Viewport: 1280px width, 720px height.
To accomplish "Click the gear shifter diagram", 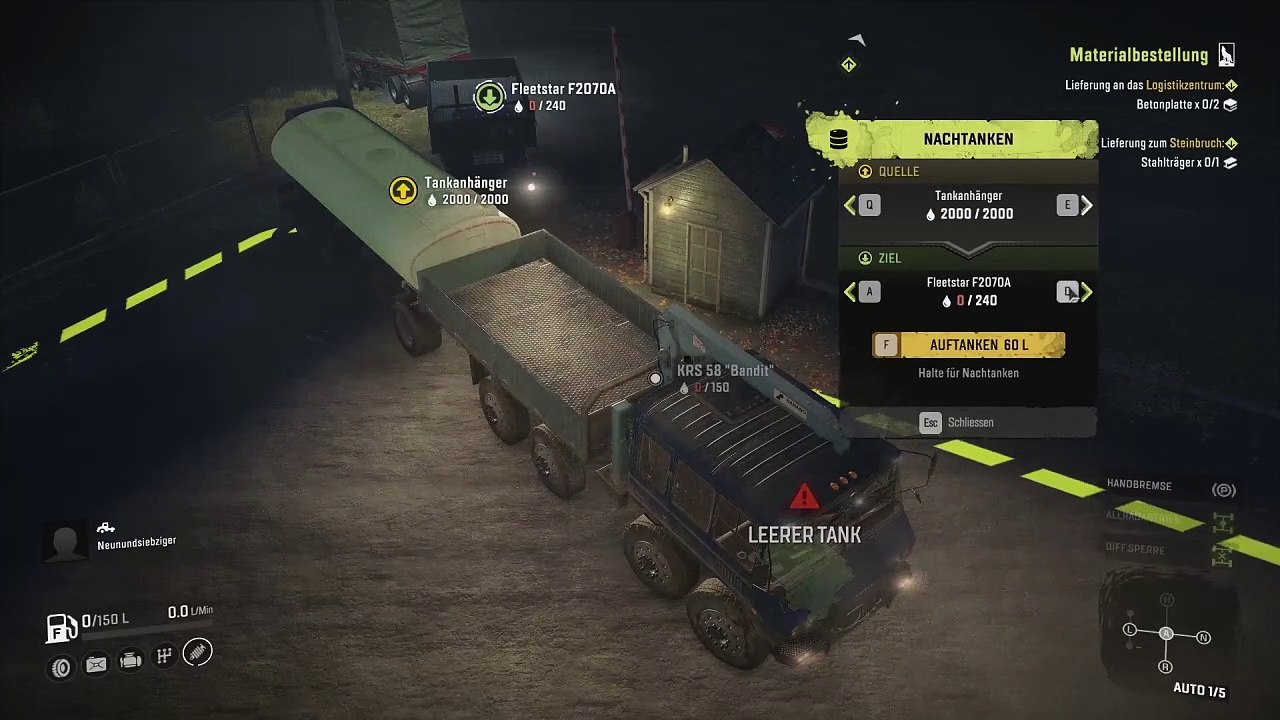I will tap(1166, 633).
